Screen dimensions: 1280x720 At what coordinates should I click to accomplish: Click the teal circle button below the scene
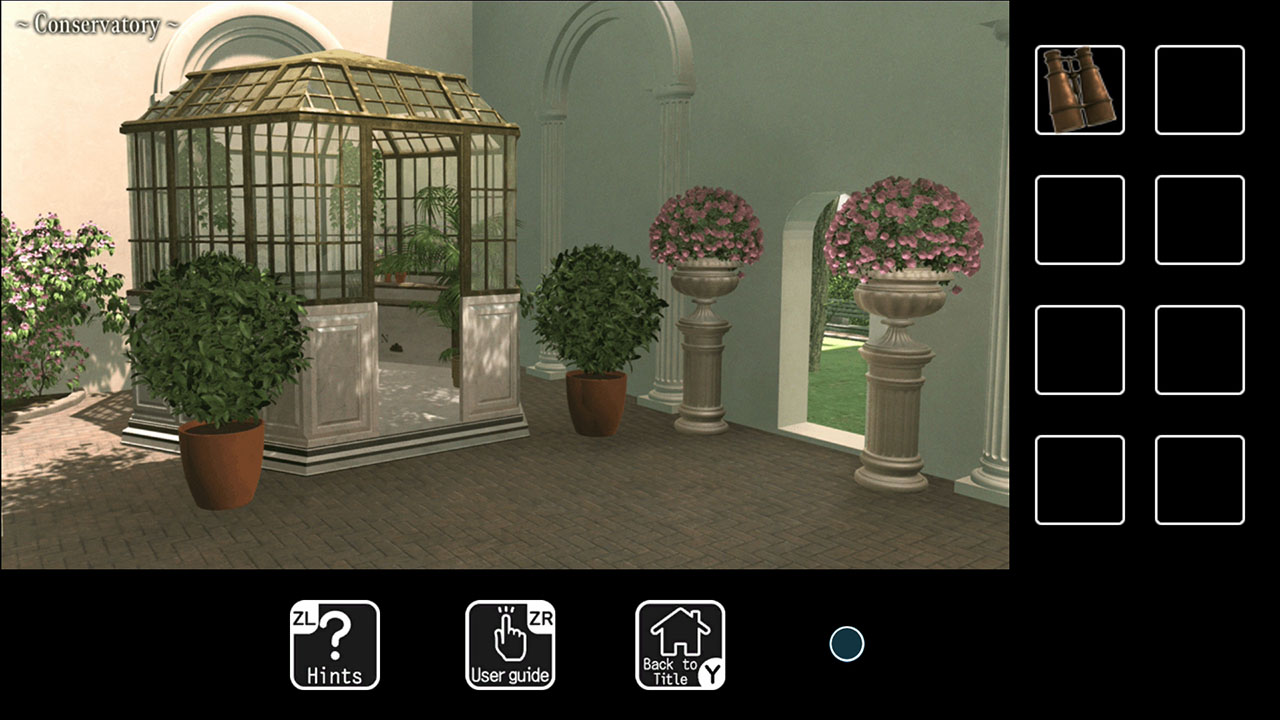click(846, 643)
